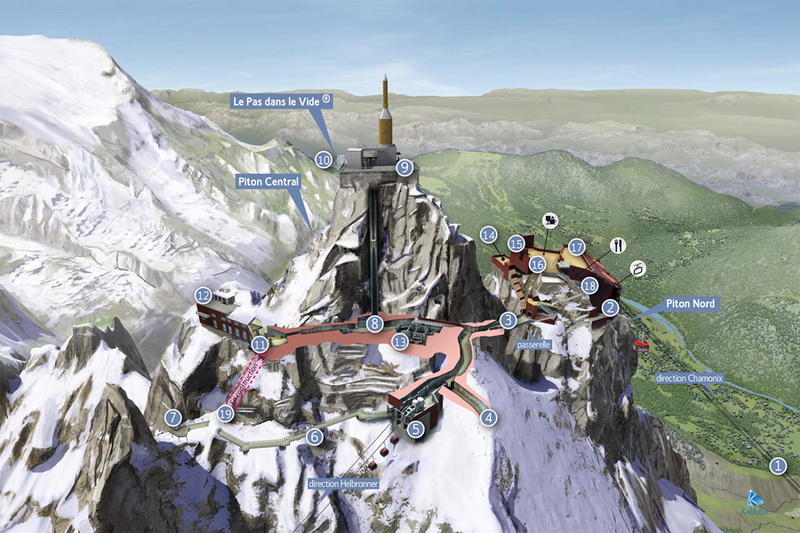Choose the Piton Nord label
Viewport: 800px width, 533px height.
tap(689, 303)
